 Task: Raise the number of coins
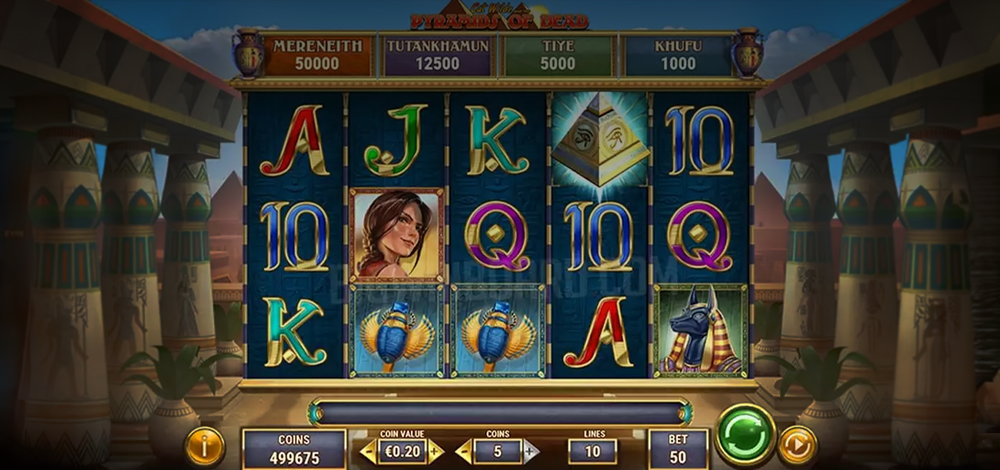point(530,451)
